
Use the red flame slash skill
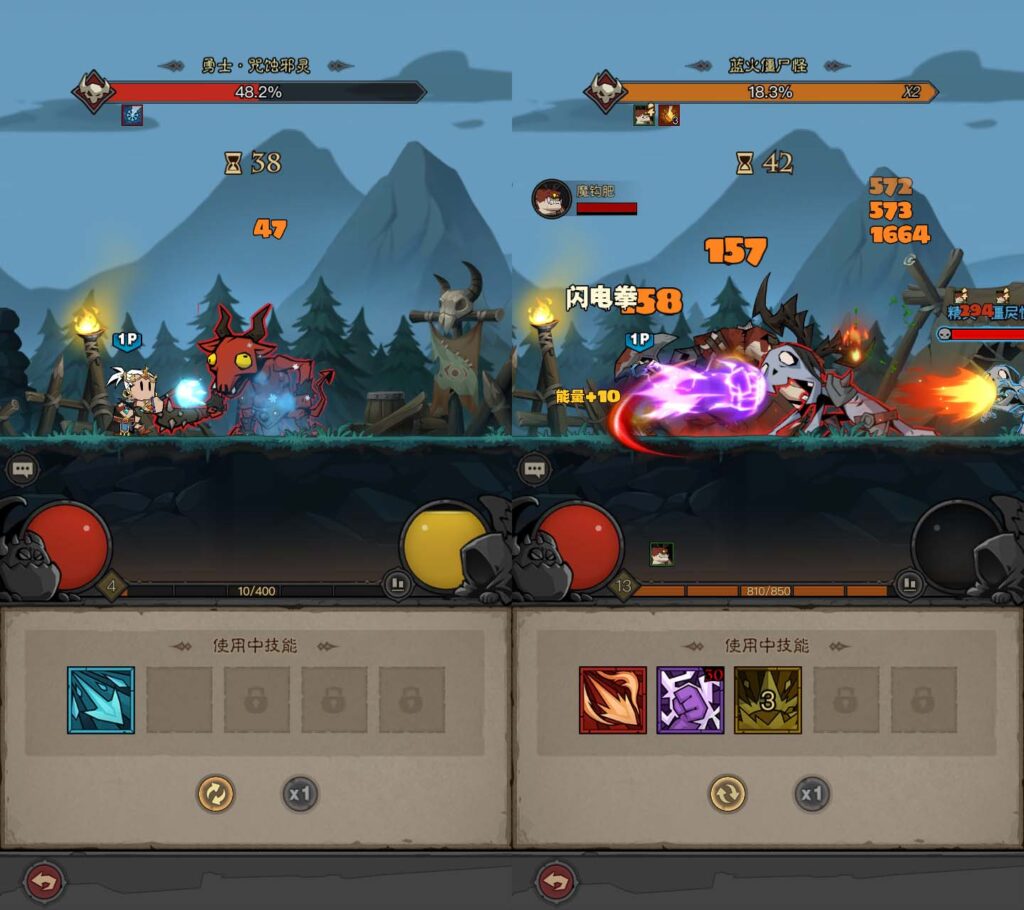point(612,700)
